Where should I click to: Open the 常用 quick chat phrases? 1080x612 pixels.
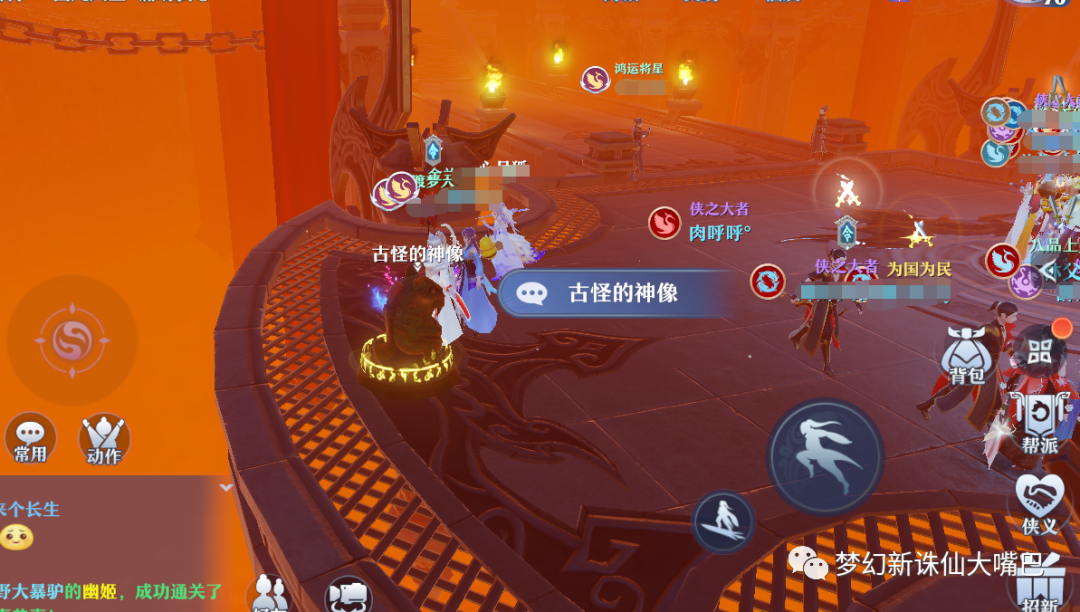pos(30,439)
